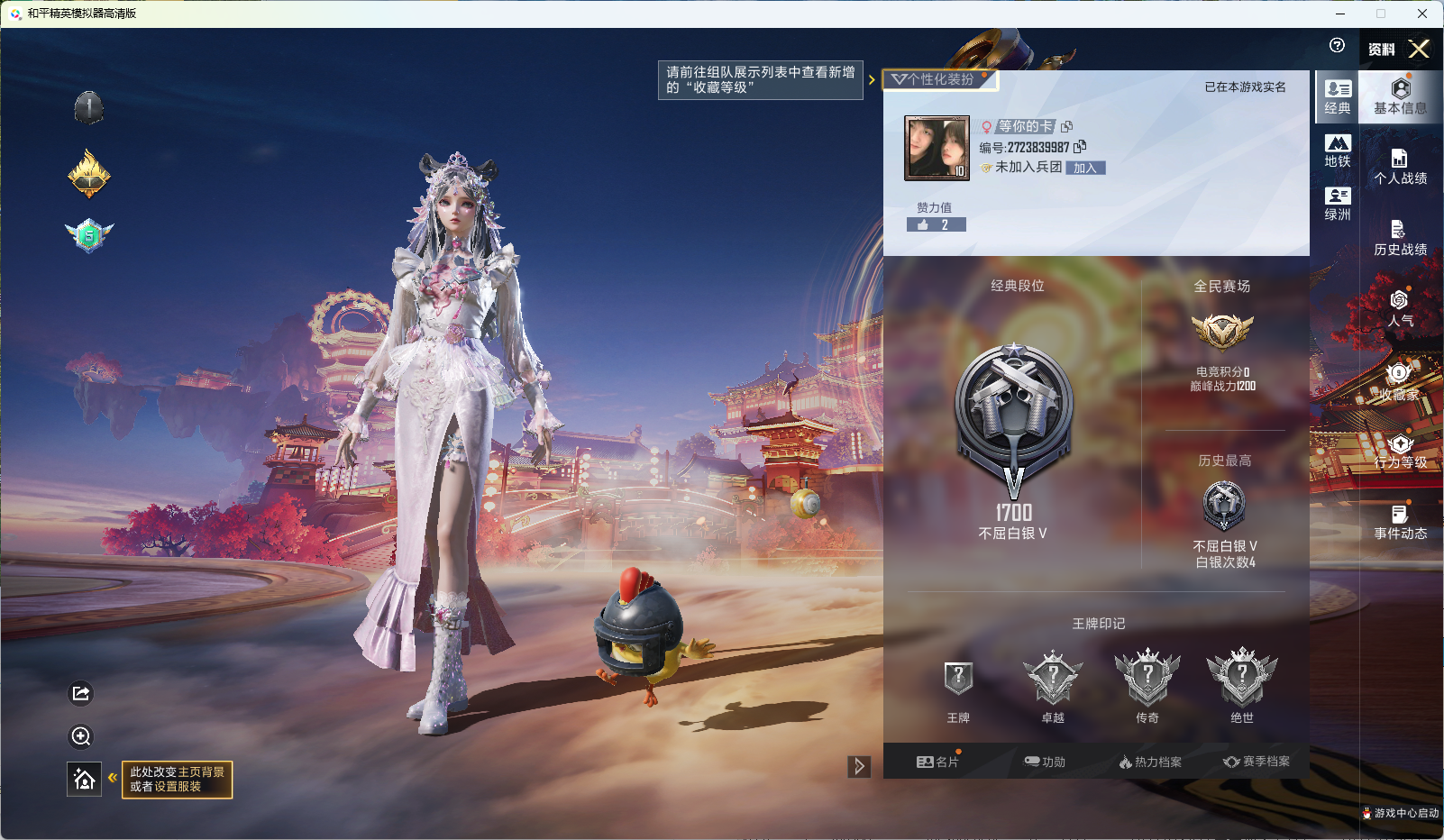1444x840 pixels.
Task: Click the help question mark icon
Action: coord(1336,45)
